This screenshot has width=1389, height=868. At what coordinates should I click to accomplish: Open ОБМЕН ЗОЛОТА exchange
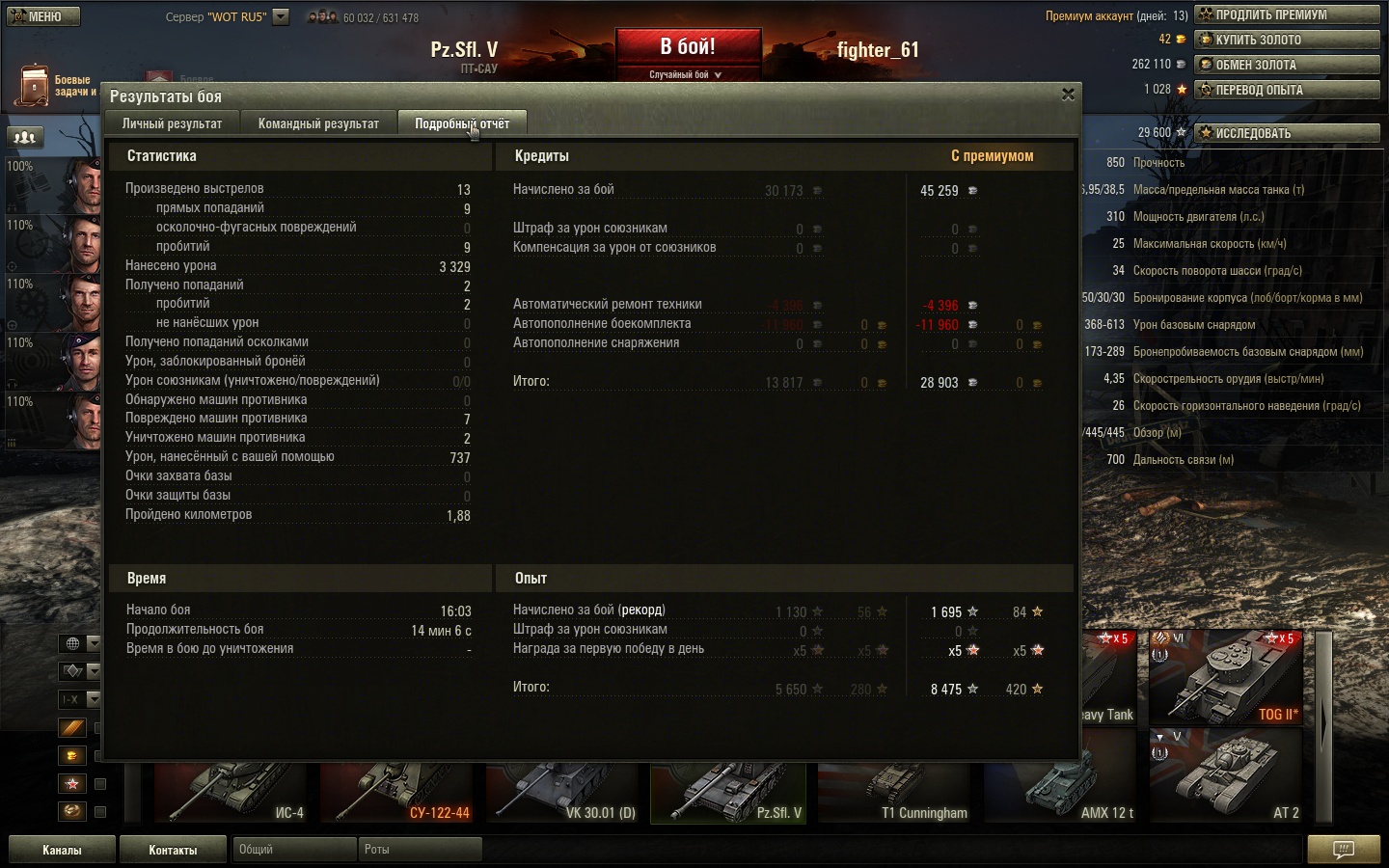(x=1287, y=65)
